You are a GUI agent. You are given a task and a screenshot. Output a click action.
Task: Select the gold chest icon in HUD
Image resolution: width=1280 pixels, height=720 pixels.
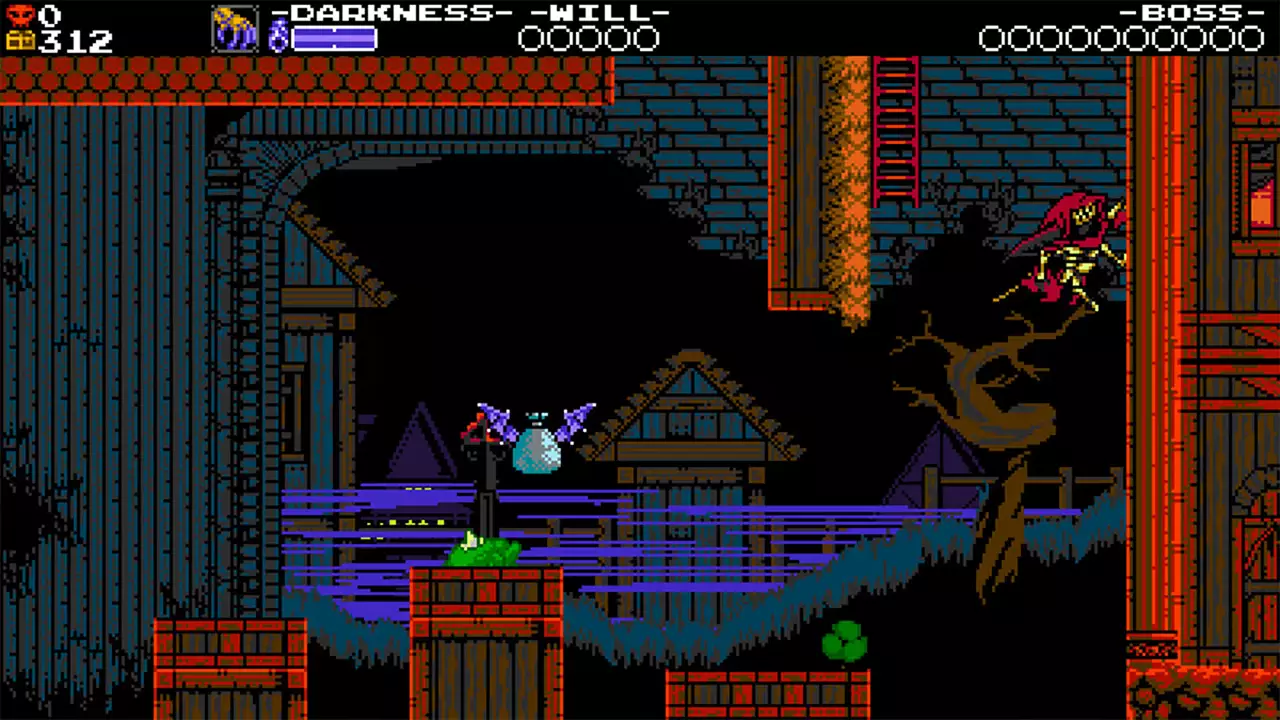pos(22,40)
